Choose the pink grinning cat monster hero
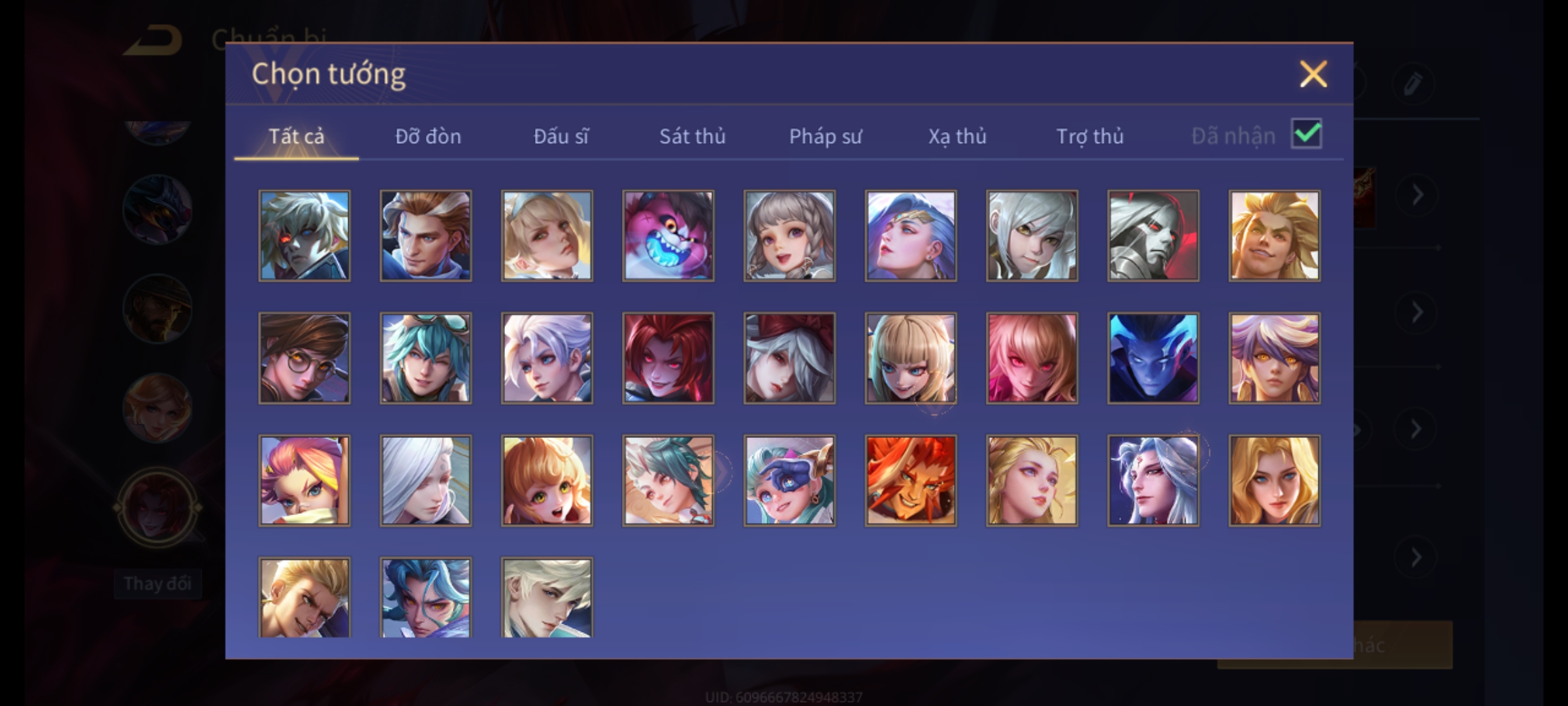Viewport: 1568px width, 706px height. (668, 236)
